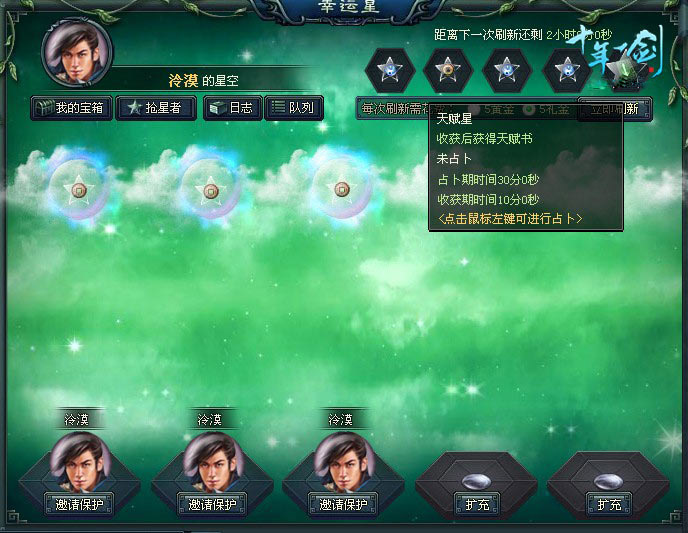View the 日志 log

(x=231, y=108)
